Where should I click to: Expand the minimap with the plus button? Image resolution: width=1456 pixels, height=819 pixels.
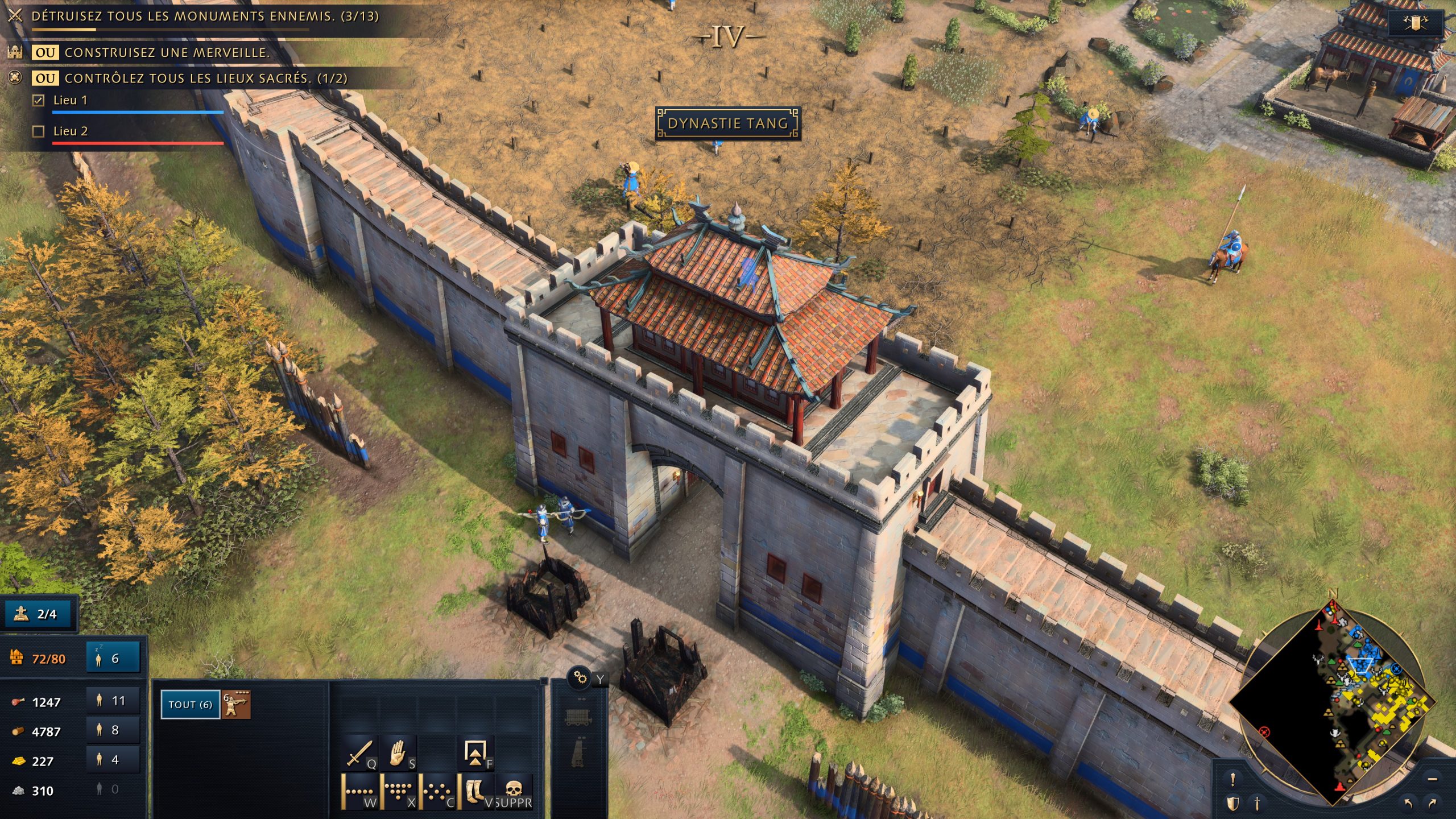pos(1431,780)
